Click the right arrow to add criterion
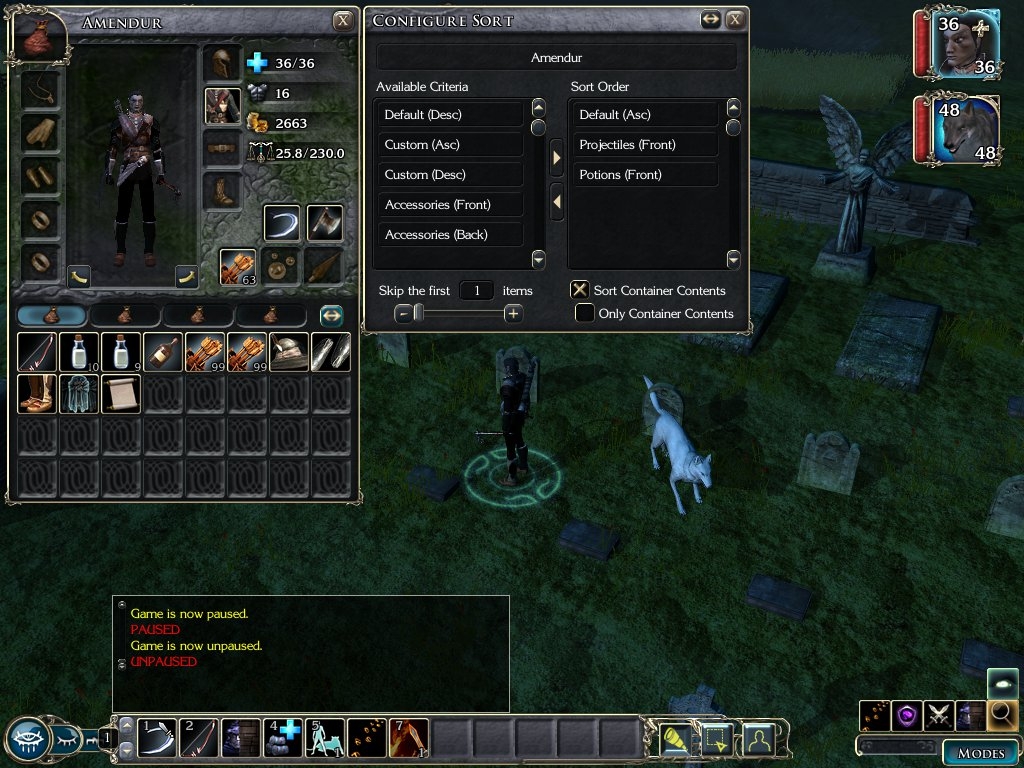 pyautogui.click(x=557, y=157)
